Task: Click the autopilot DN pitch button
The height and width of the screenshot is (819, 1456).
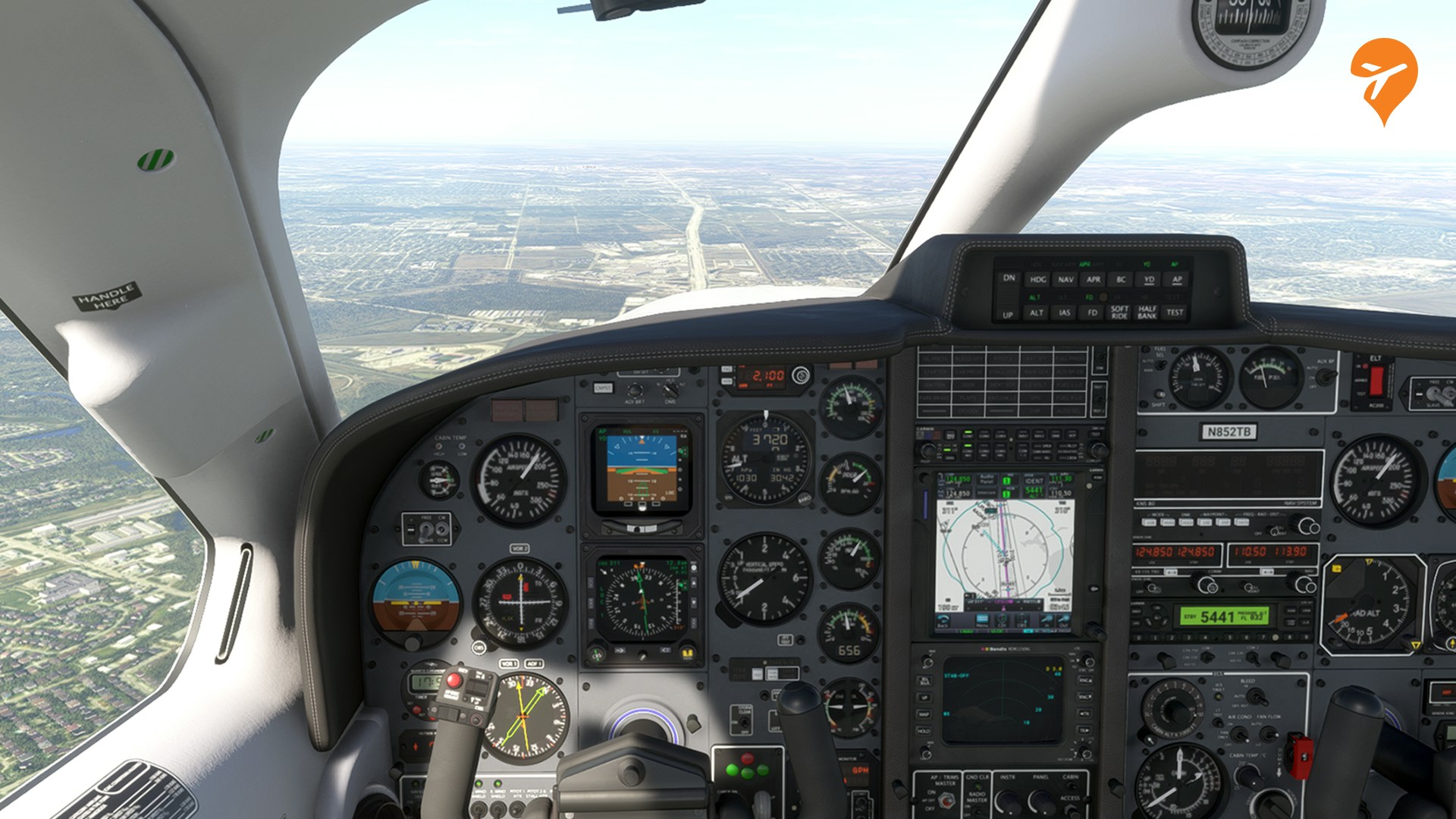Action: tap(1009, 278)
